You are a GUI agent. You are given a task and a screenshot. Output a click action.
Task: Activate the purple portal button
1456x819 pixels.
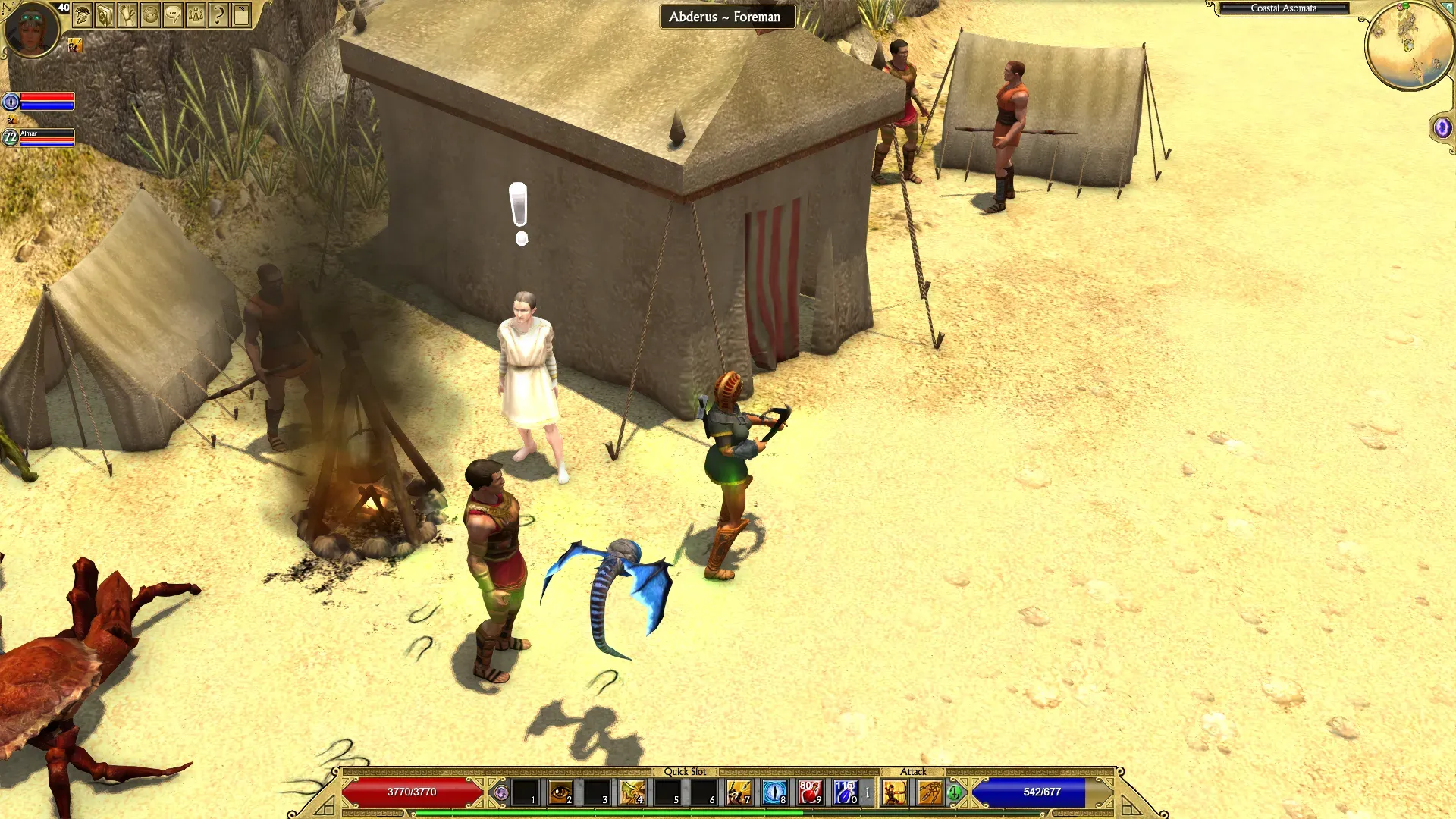point(1442,127)
